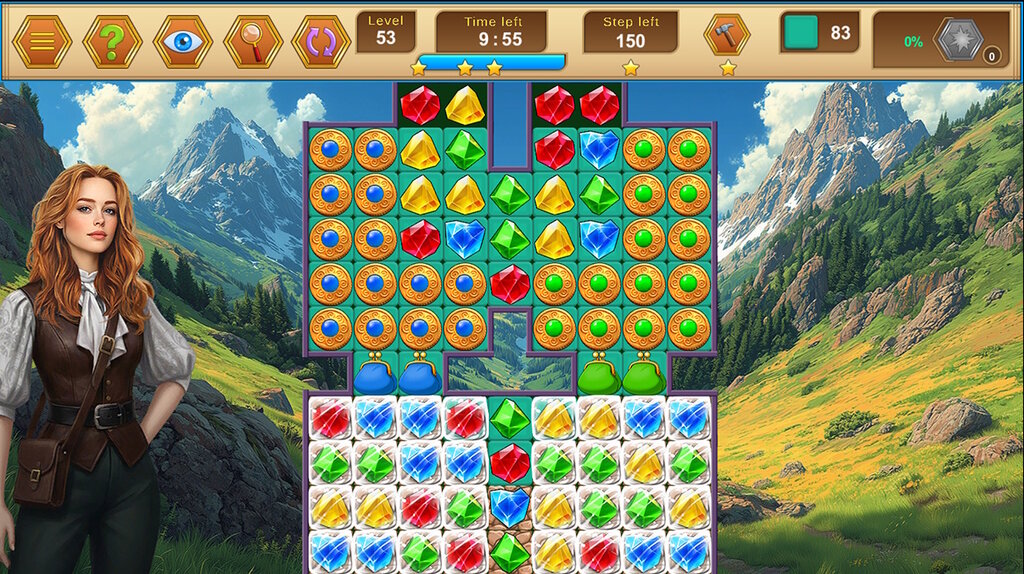Choose the blue gem on the stone tile
This screenshot has height=574, width=1024.
coord(510,507)
